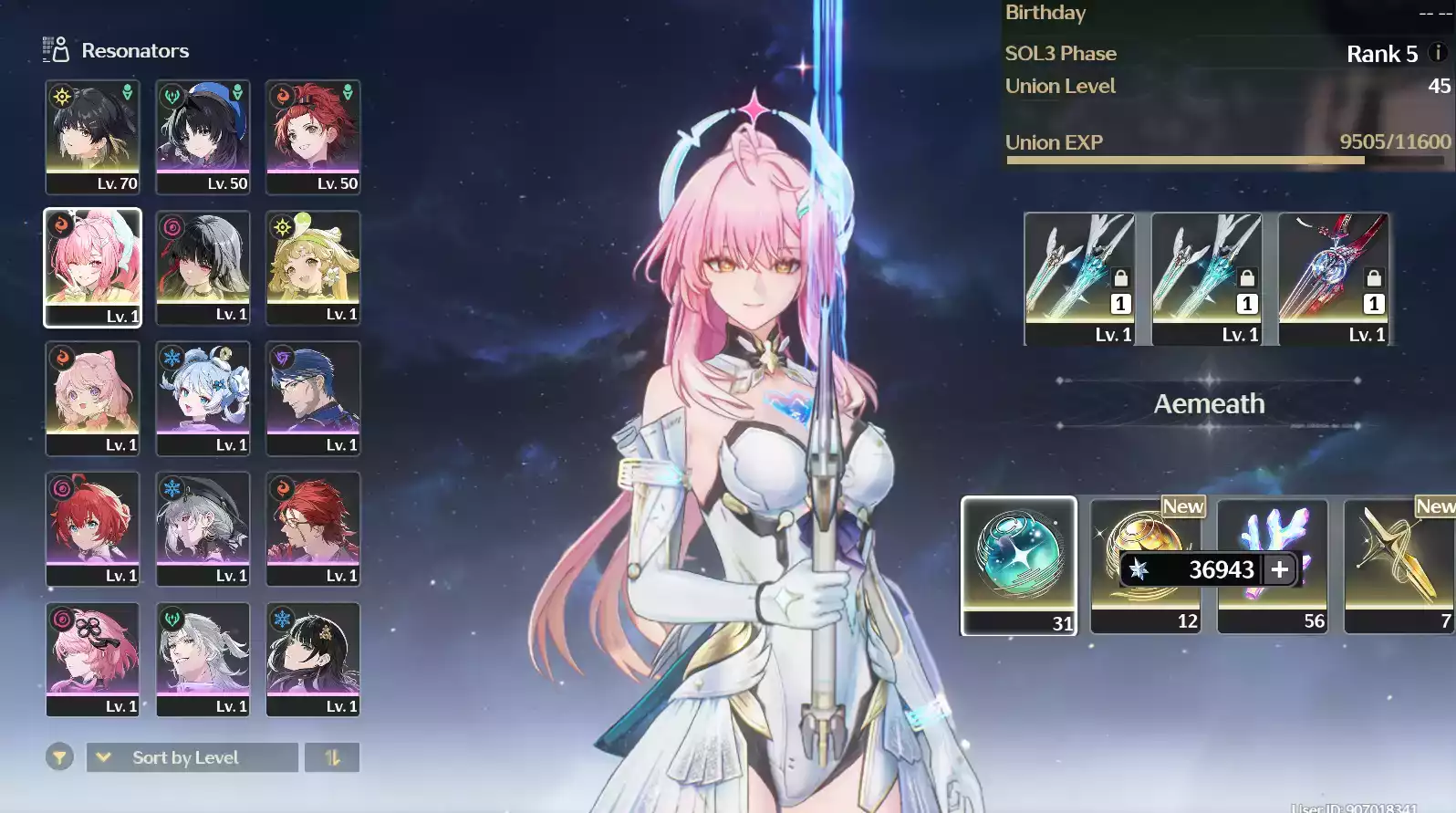Select the red-haired man with glasses
1456x813 pixels.
click(x=313, y=527)
